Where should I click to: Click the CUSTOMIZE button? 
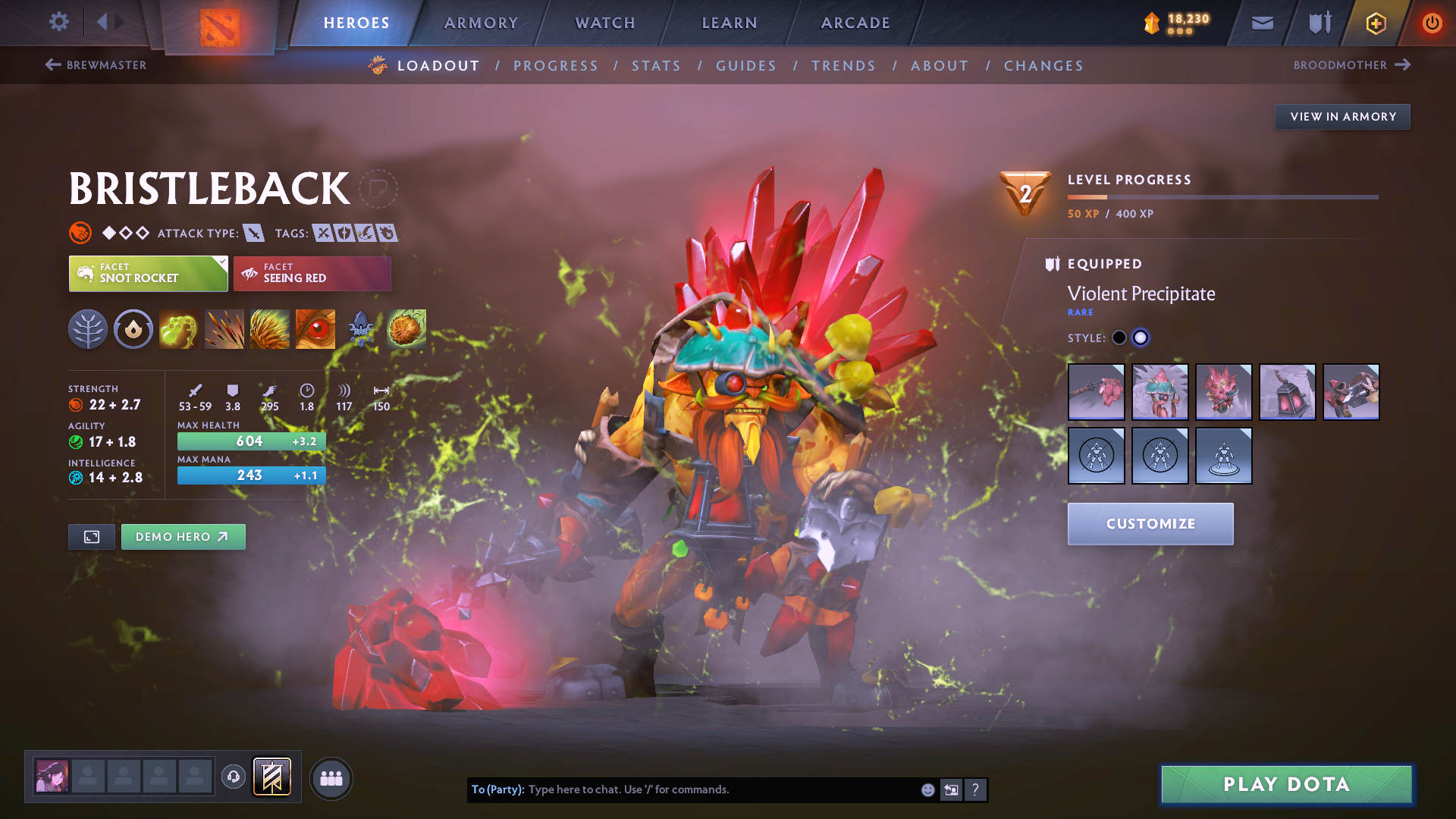pyautogui.click(x=1150, y=523)
